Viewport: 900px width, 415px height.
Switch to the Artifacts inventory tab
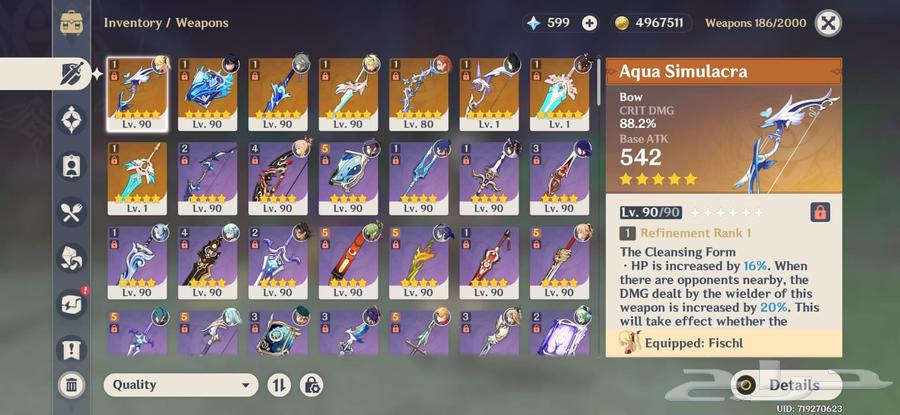71,120
